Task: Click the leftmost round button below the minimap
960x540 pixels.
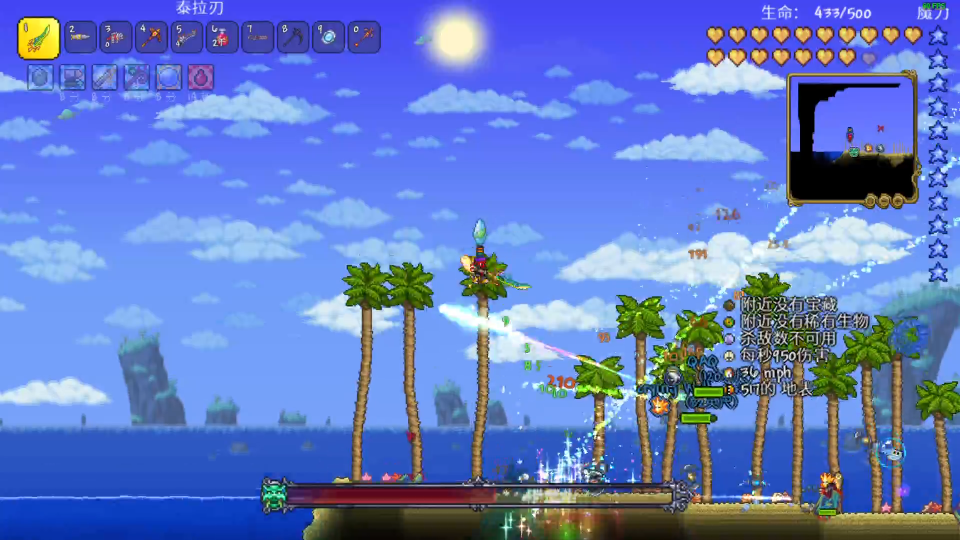Action: click(x=869, y=201)
